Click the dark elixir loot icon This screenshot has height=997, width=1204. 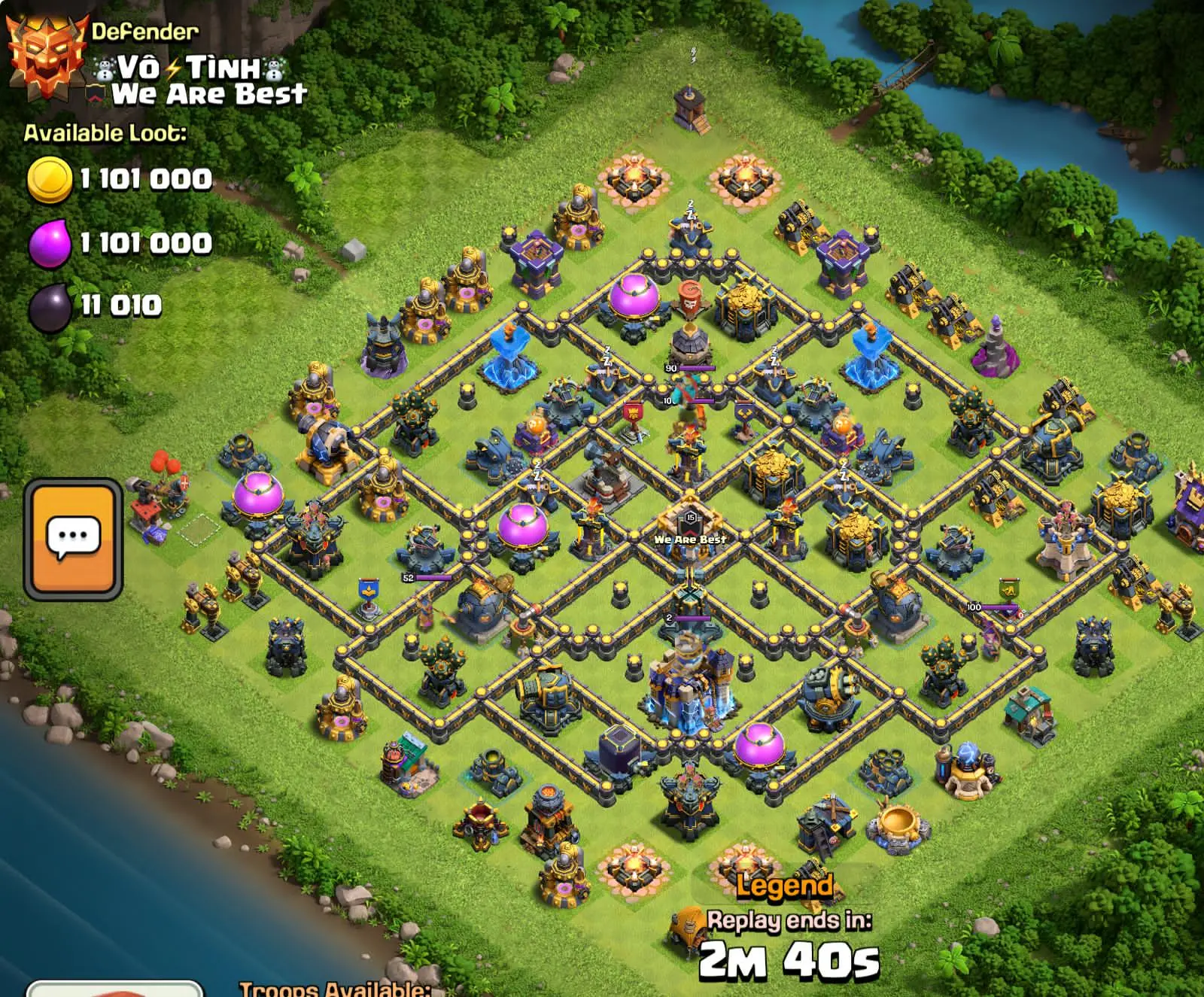click(47, 305)
